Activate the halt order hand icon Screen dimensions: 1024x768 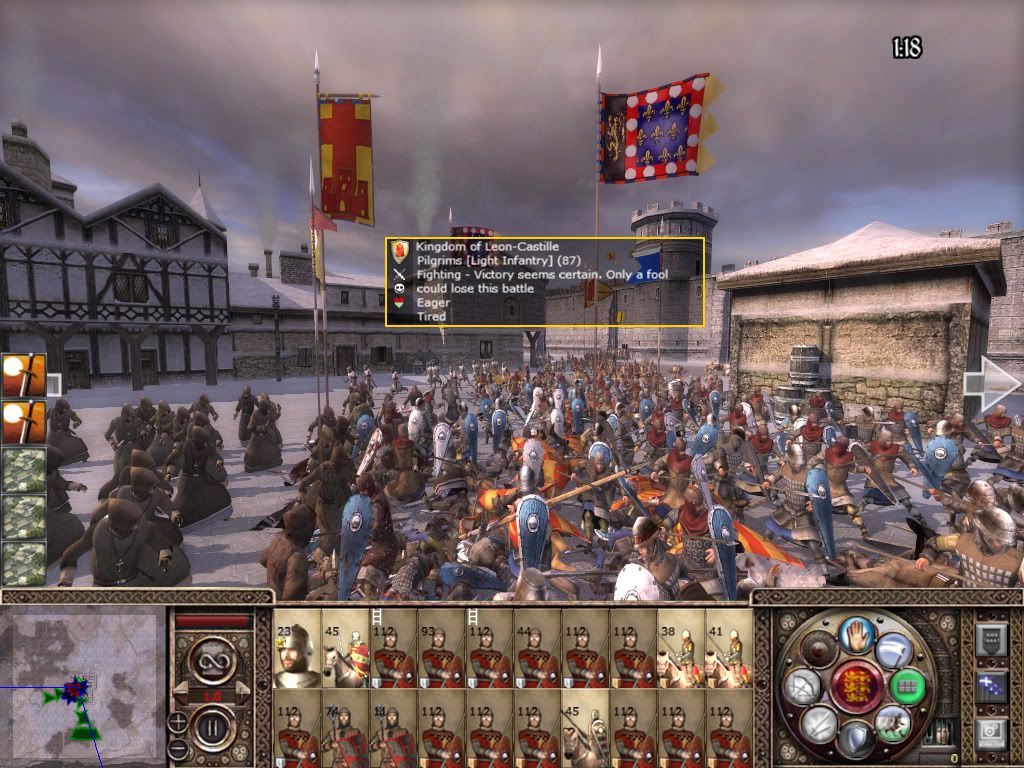pos(856,633)
